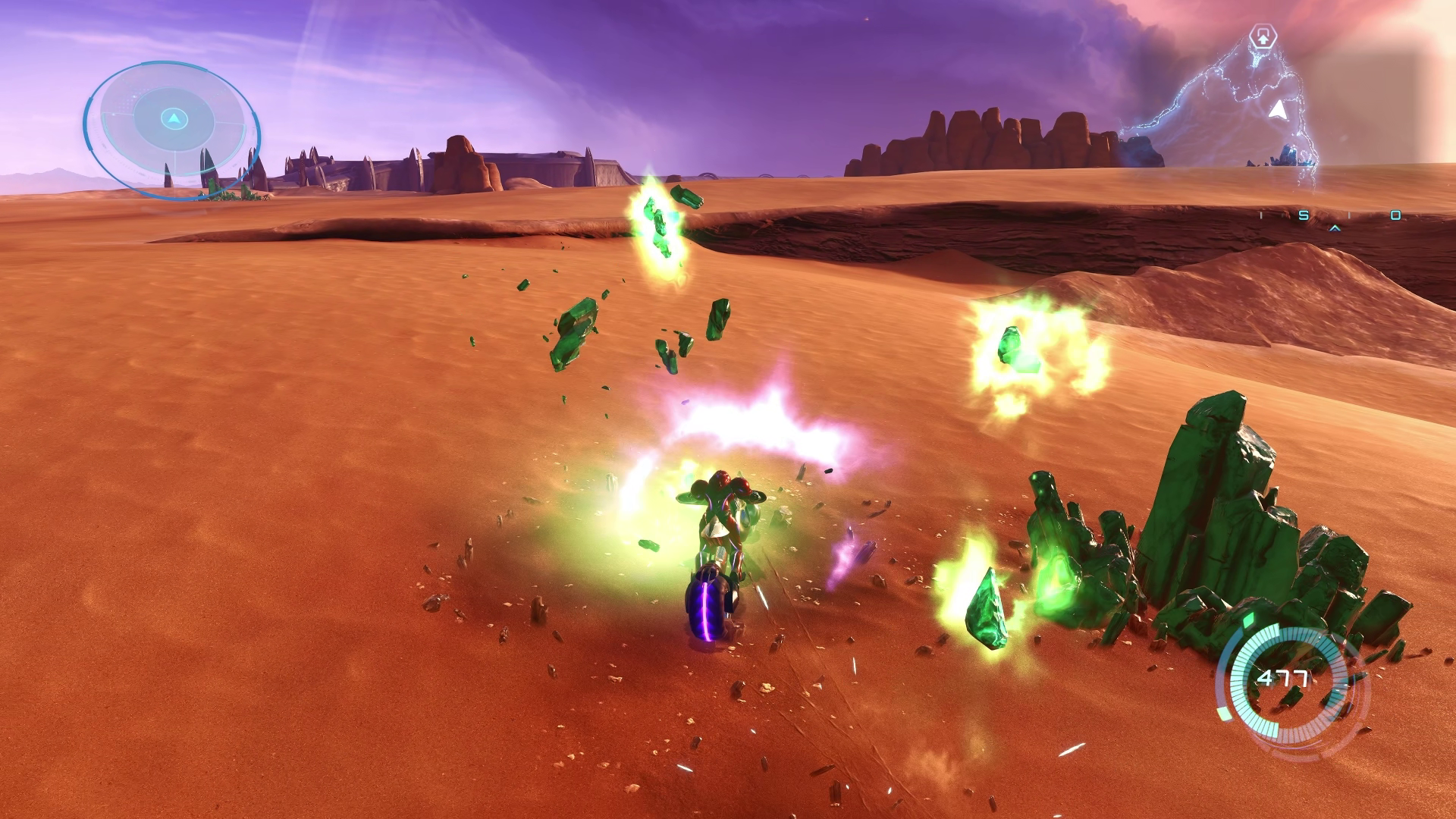Screen dimensions: 1456x819
Task: Click the player arrow inside the minimap
Action: coord(173,118)
